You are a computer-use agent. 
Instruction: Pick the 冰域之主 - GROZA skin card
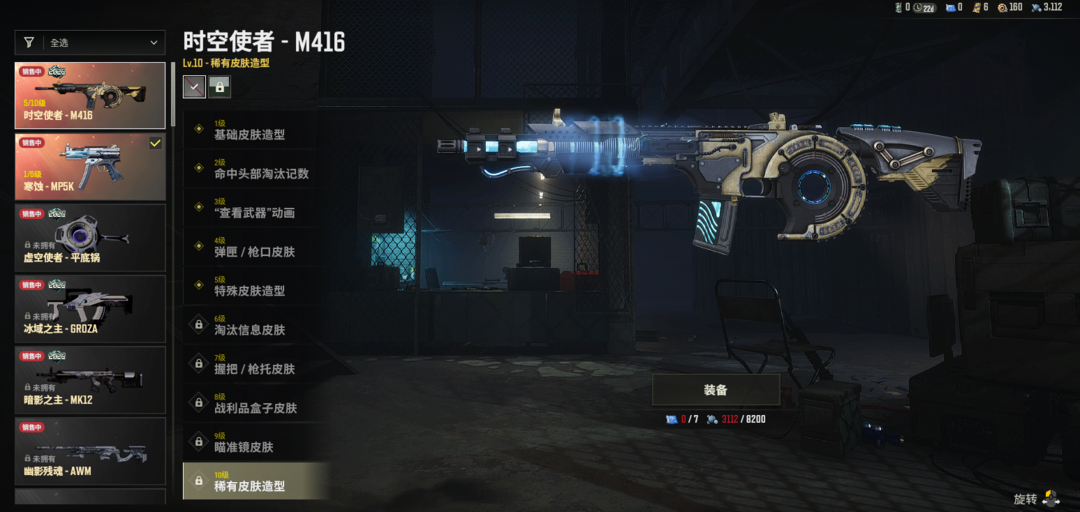click(x=90, y=308)
